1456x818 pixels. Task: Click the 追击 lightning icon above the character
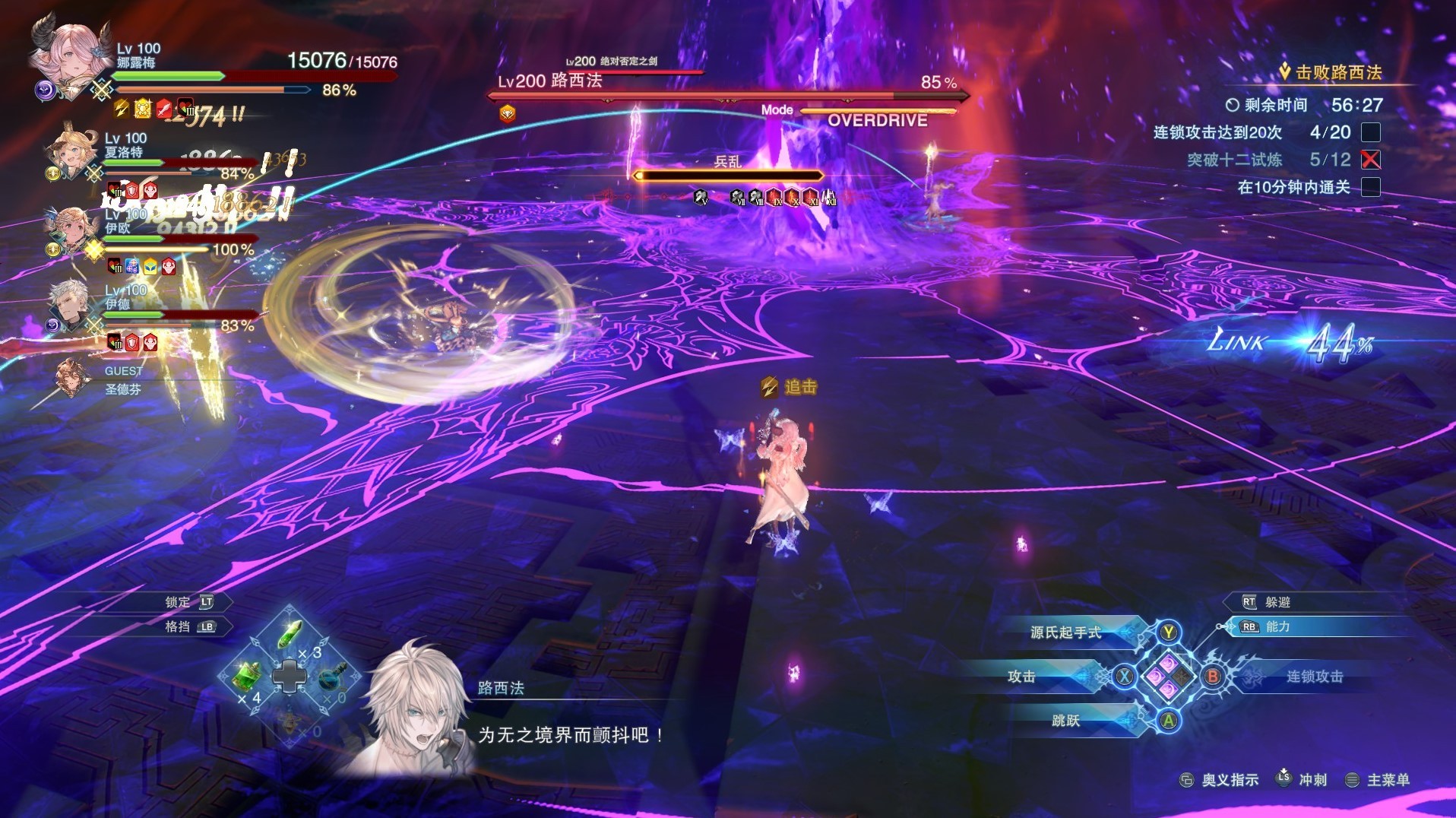pos(770,387)
